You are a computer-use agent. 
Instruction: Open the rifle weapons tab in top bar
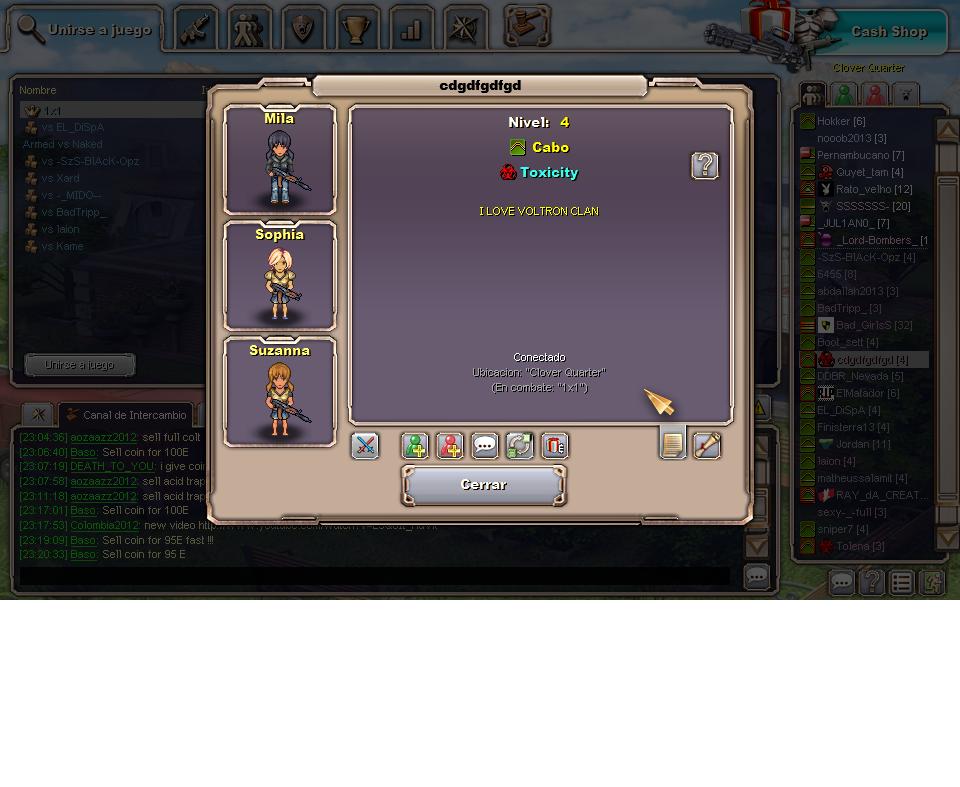[x=196, y=30]
